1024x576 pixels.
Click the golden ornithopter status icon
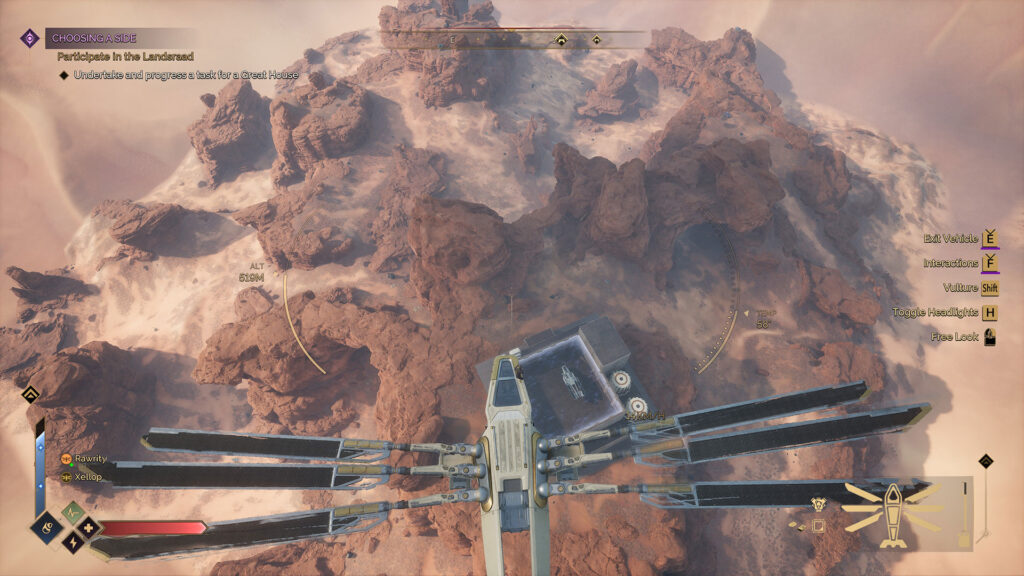pyautogui.click(x=891, y=514)
